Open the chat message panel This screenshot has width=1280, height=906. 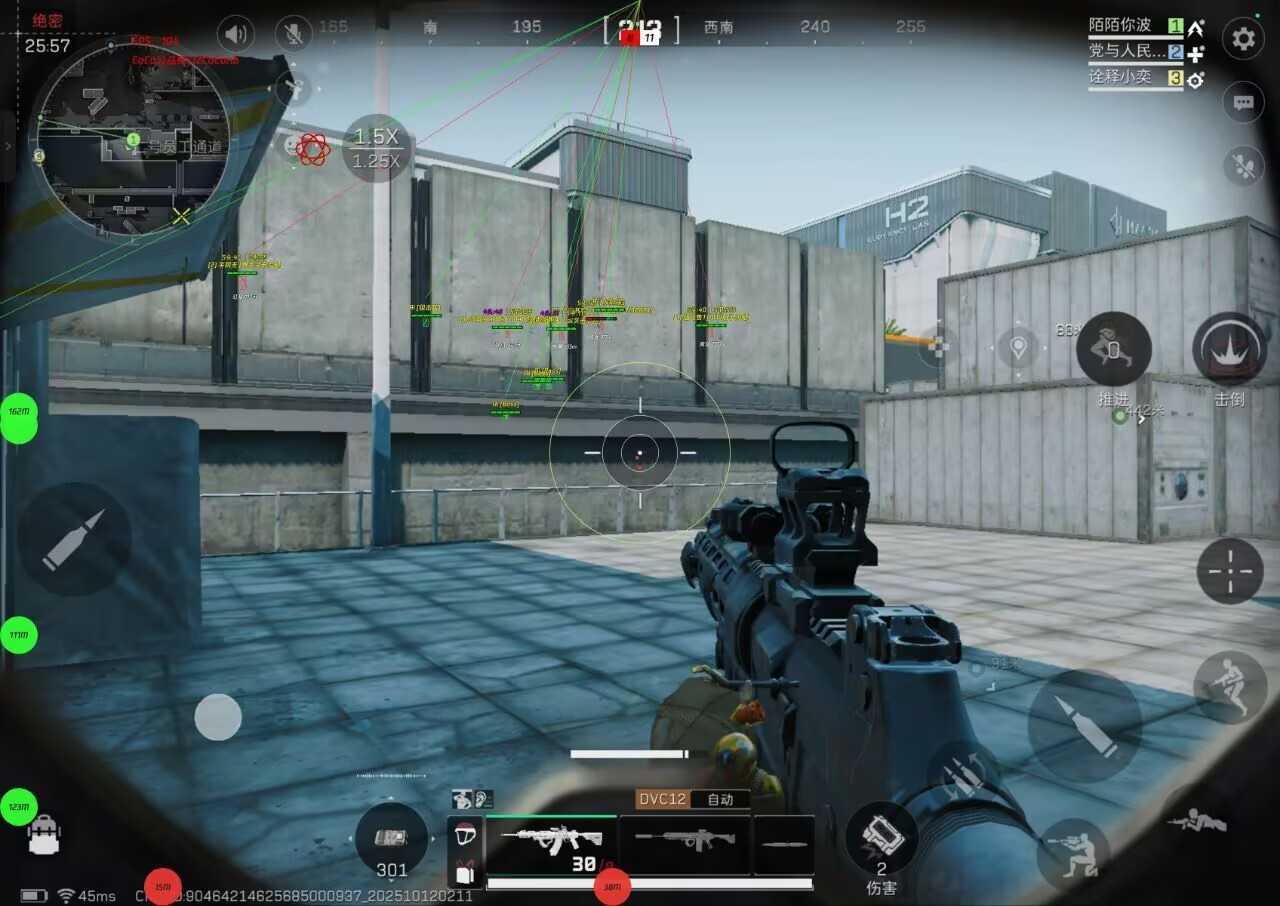click(1243, 102)
